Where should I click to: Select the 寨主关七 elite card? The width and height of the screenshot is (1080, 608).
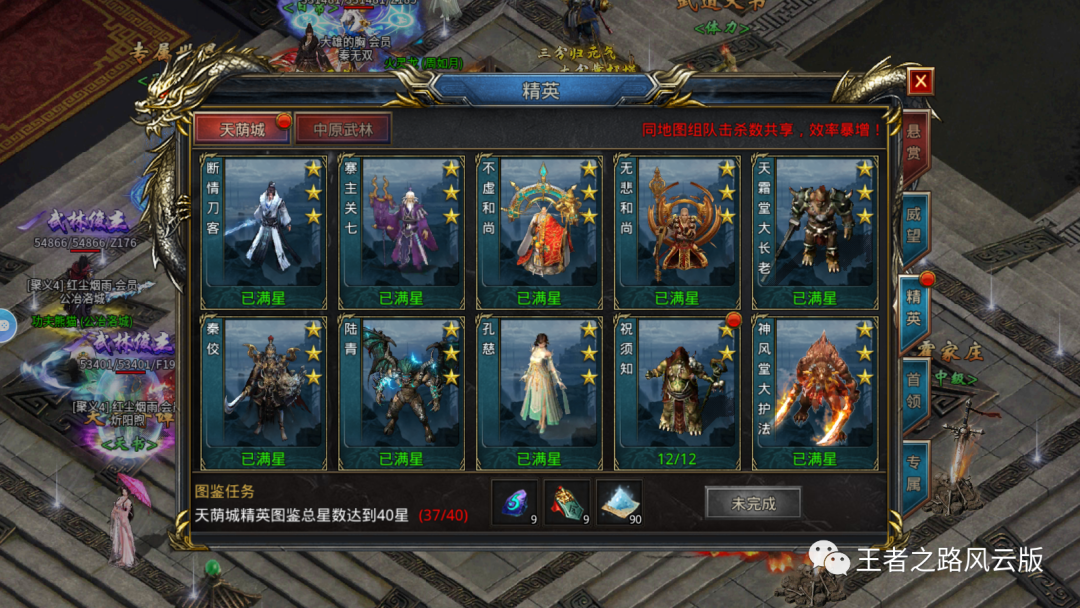(x=402, y=230)
